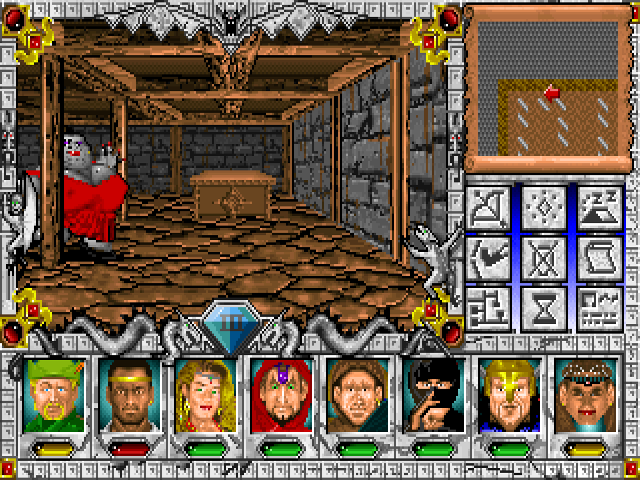Open the Cast spell sparkle icon
The height and width of the screenshot is (480, 640).
pyautogui.click(x=544, y=207)
